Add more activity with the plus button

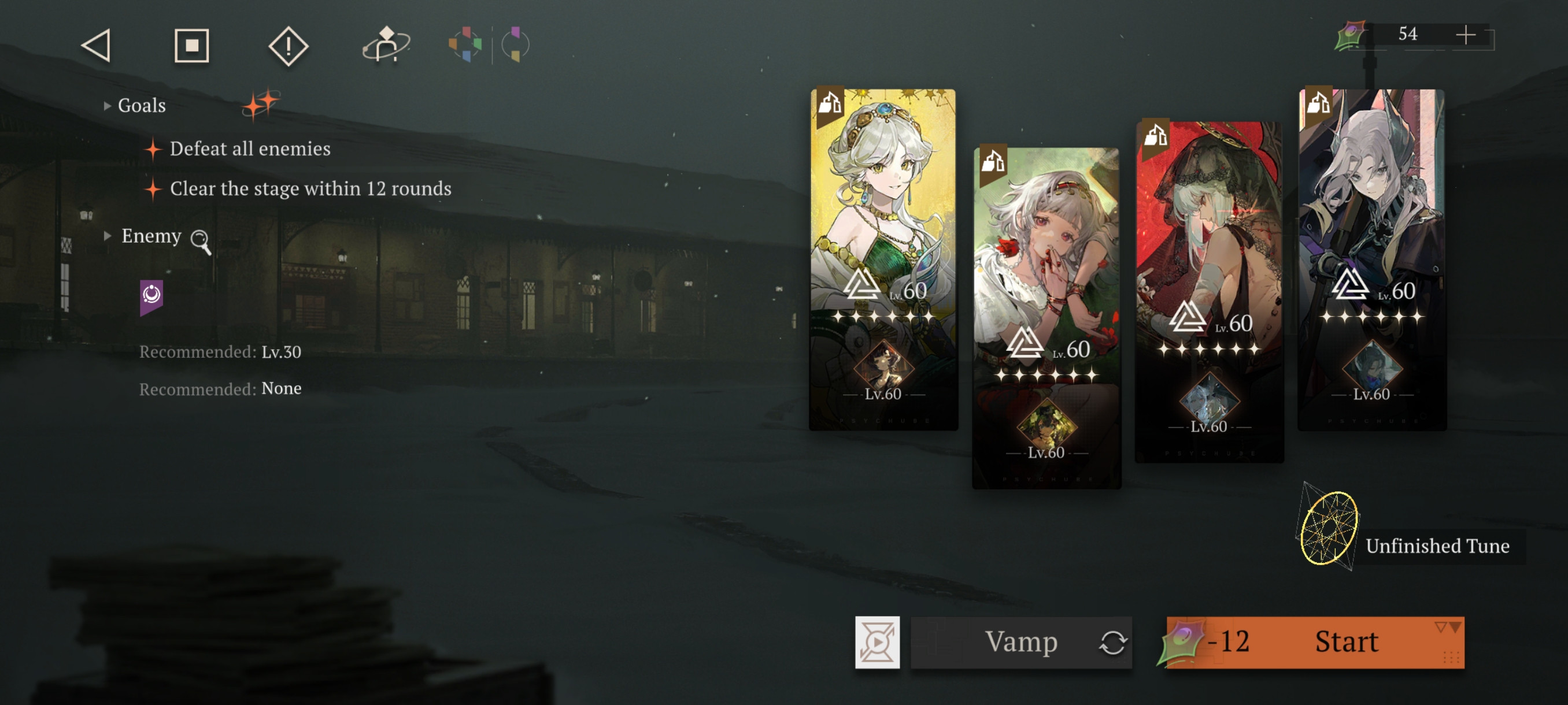pyautogui.click(x=1465, y=35)
